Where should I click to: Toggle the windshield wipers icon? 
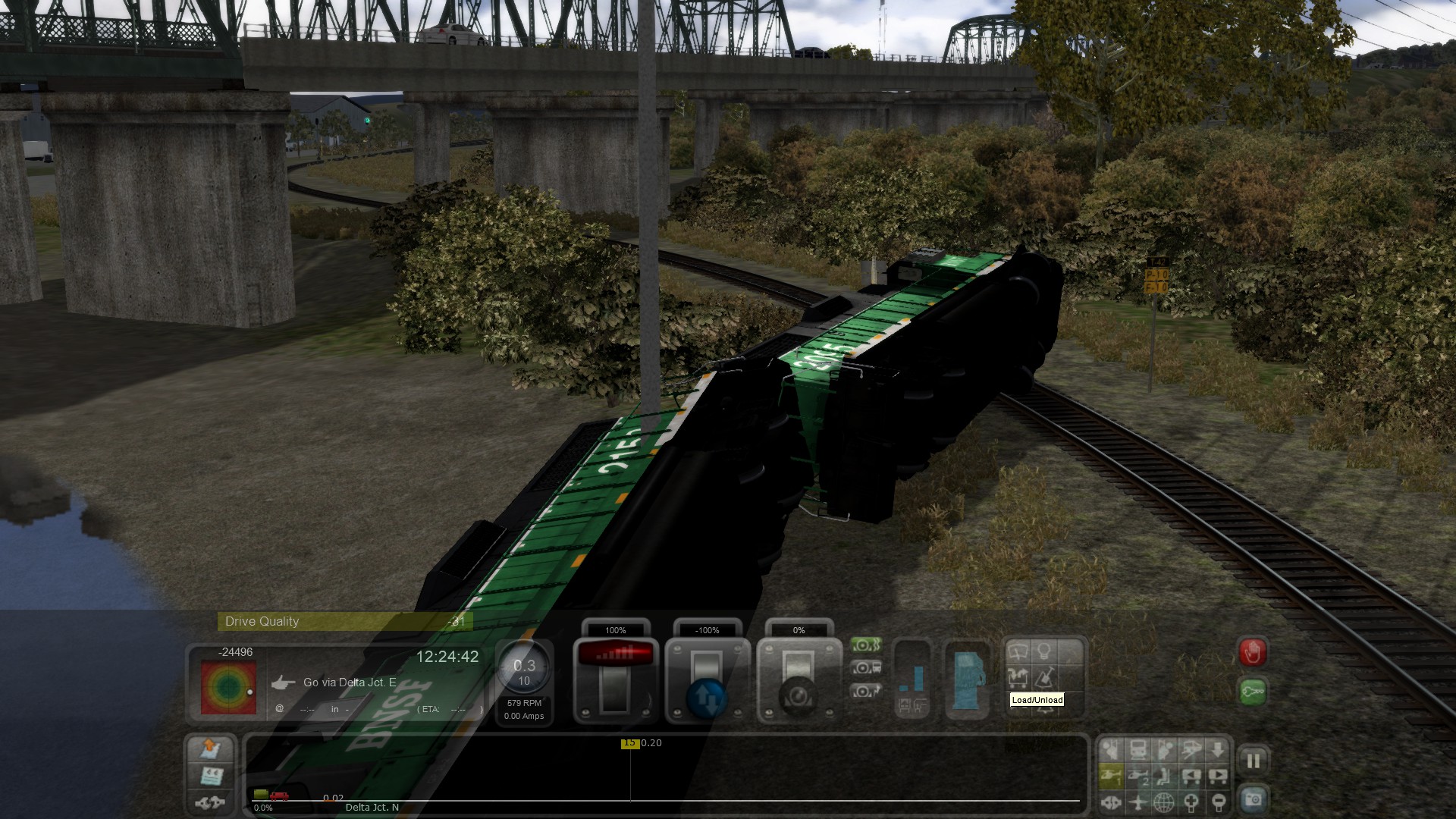(x=1018, y=651)
